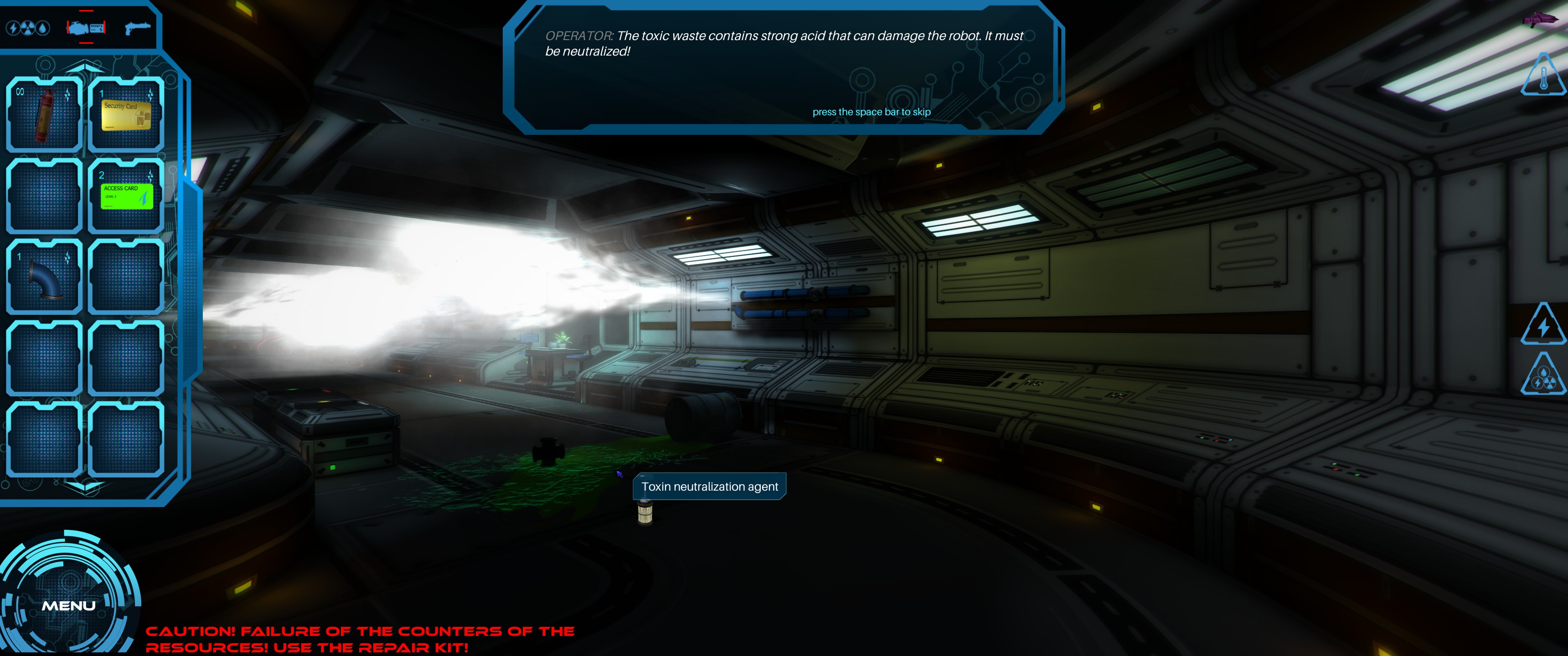Click the 'press the space bar to skip' text

871,112
